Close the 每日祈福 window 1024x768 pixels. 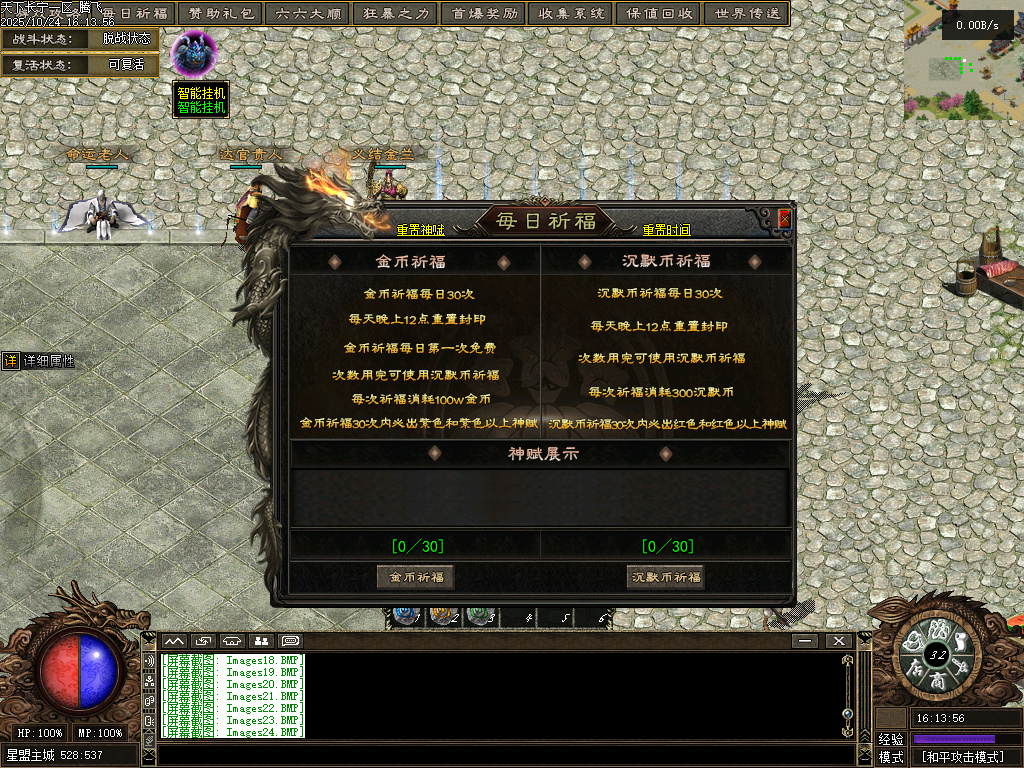(x=785, y=219)
